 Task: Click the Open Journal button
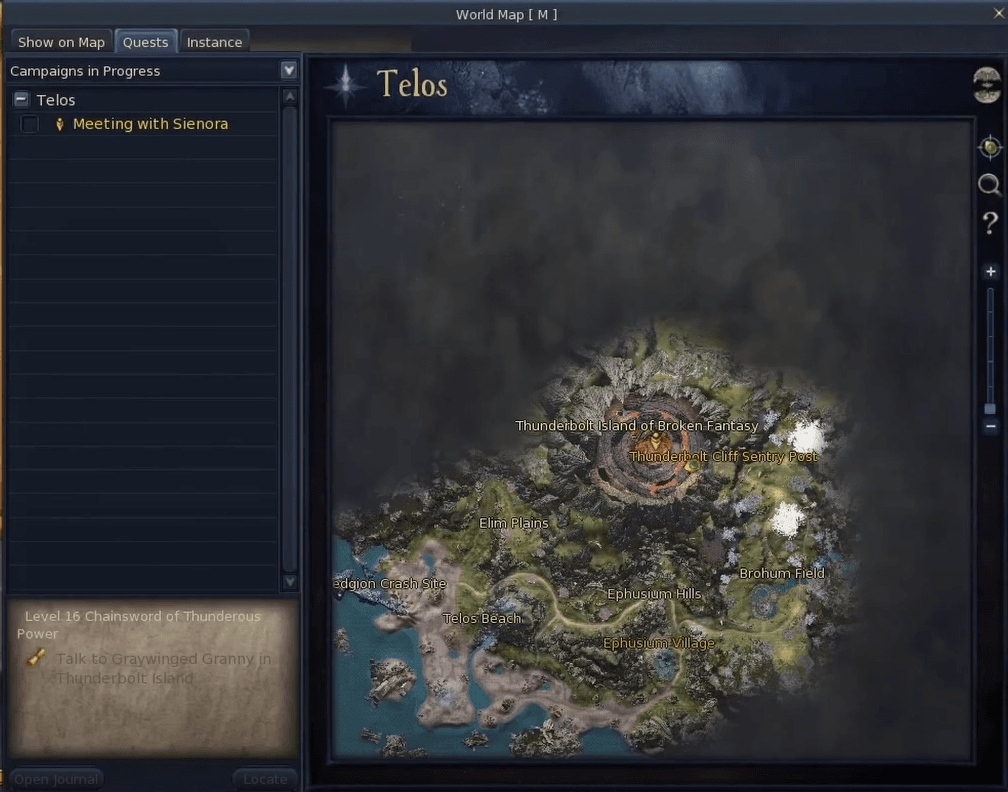[57, 779]
